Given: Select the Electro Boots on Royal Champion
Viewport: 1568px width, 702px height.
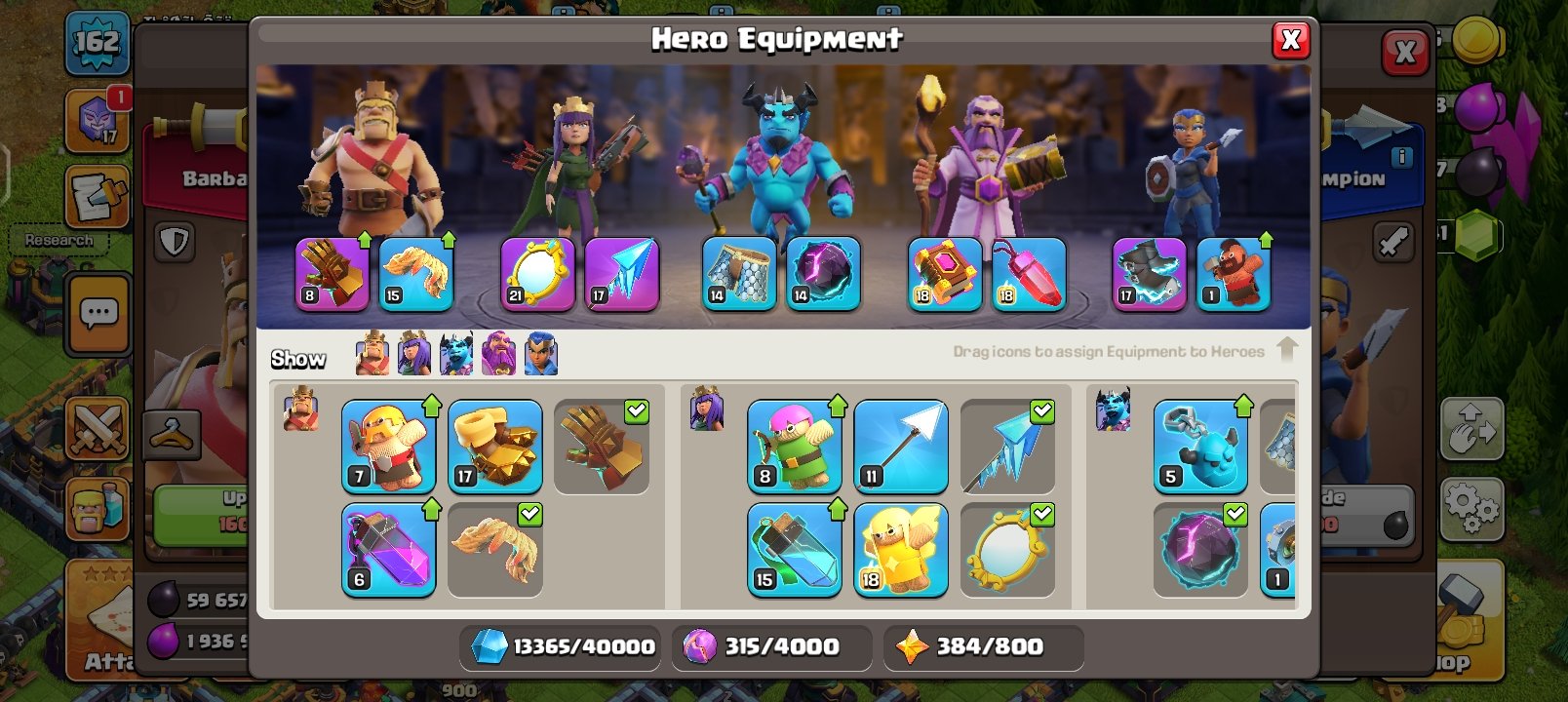Looking at the screenshot, I should tap(1147, 274).
